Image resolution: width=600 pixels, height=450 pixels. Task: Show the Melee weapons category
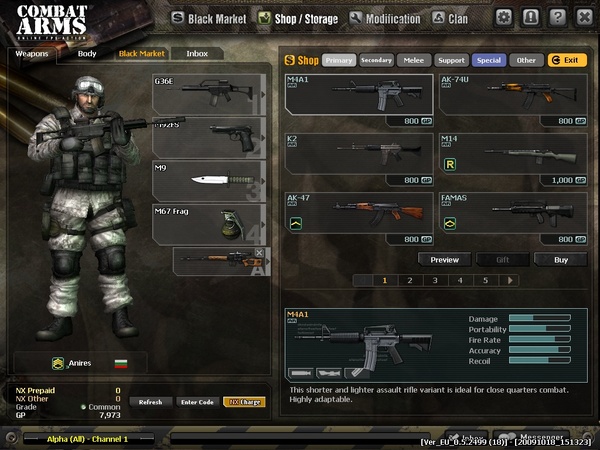coord(413,60)
